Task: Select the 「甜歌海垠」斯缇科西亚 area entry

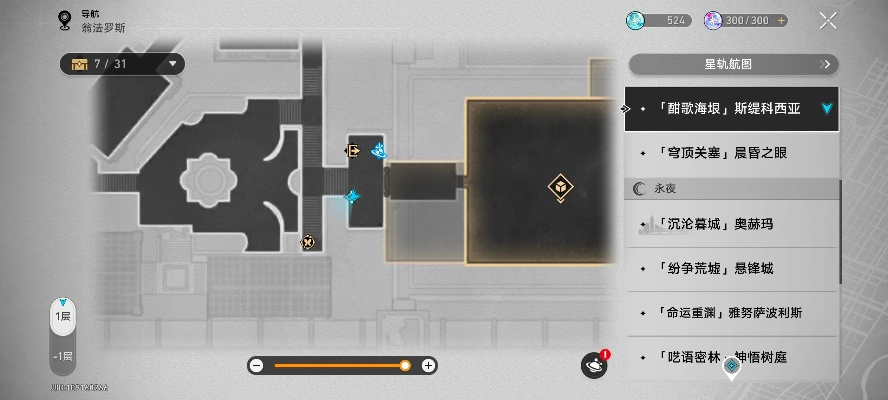Action: click(731, 109)
